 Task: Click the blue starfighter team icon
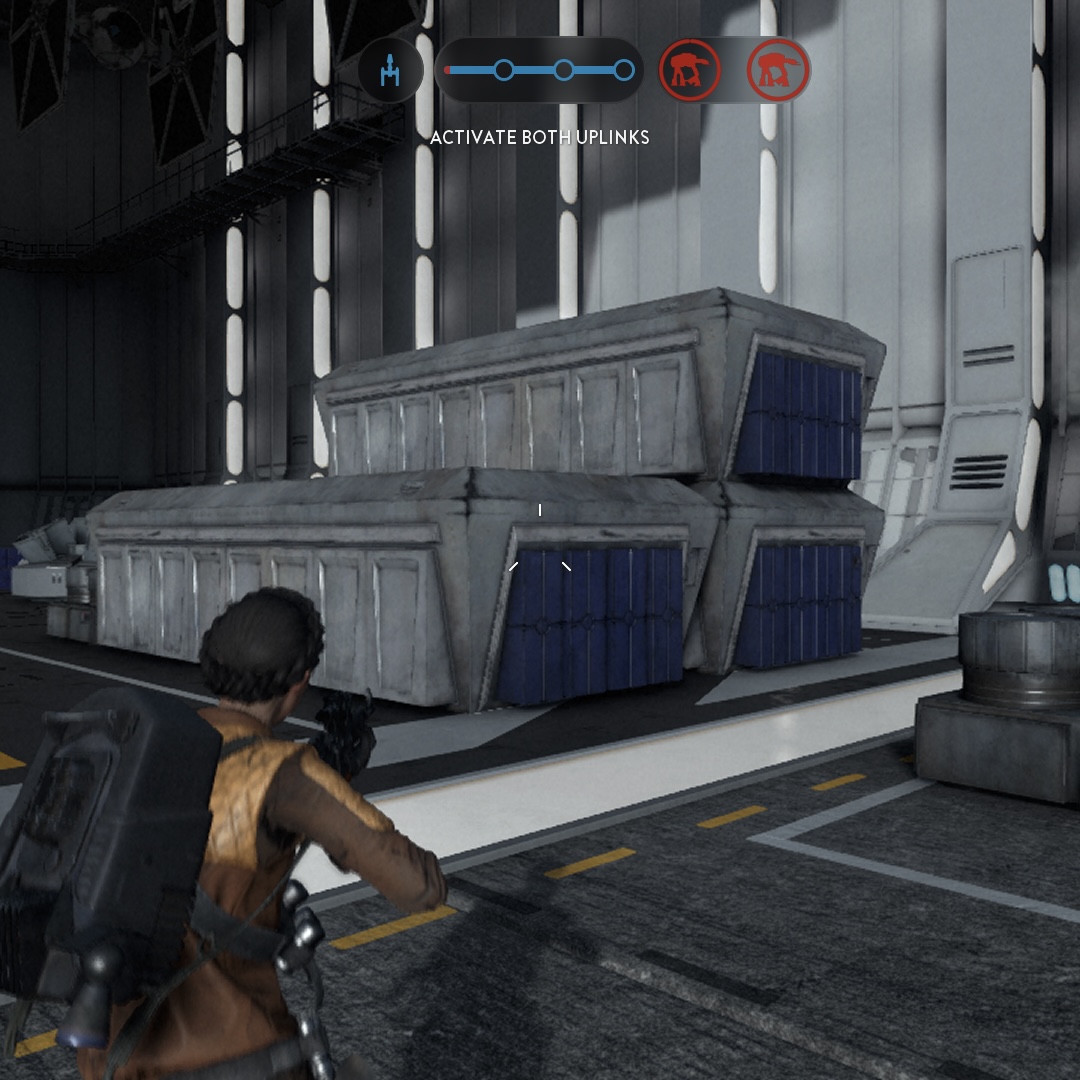pos(390,71)
